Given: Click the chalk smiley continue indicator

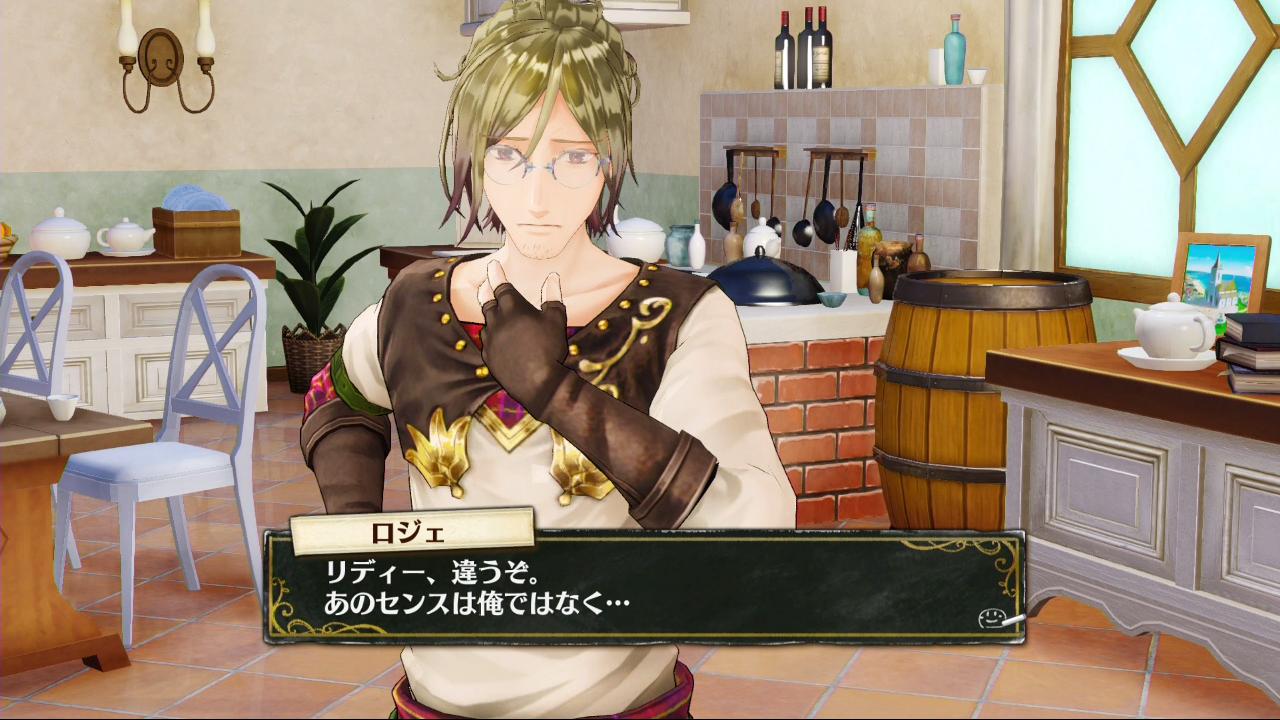Looking at the screenshot, I should 993,619.
